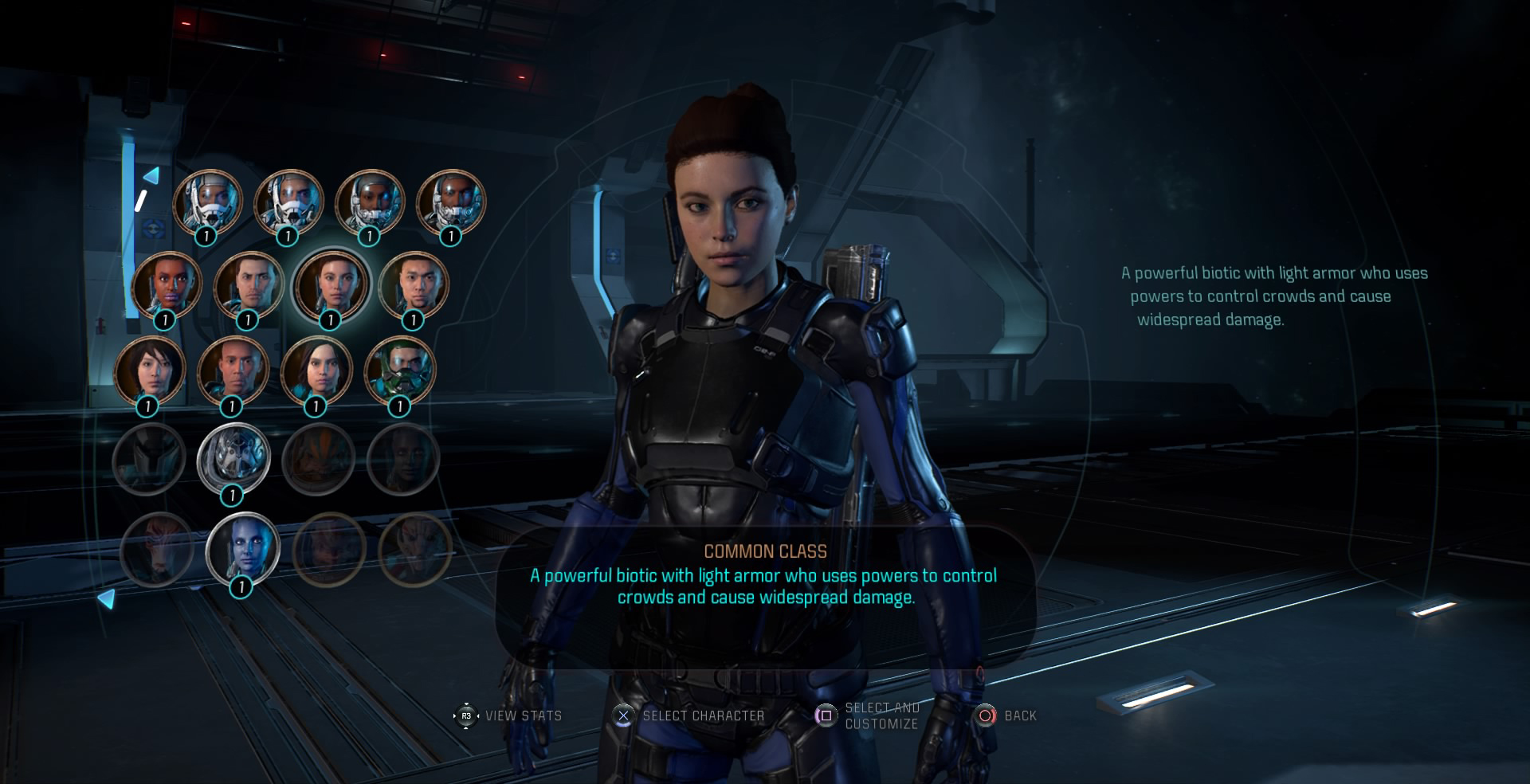Select the silver krogan character portrait
The width and height of the screenshot is (1530, 784).
click(233, 457)
